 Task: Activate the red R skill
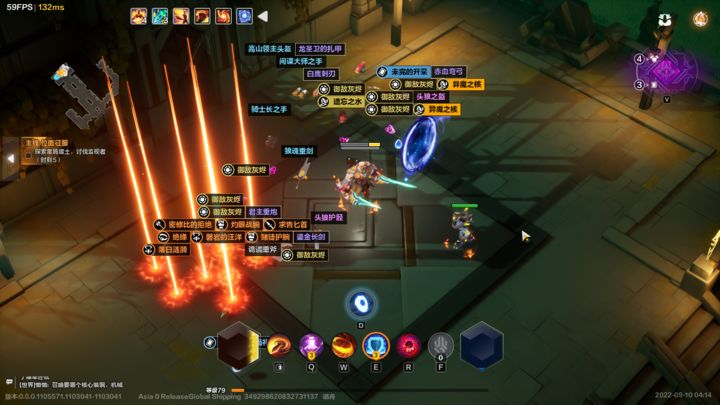[x=408, y=346]
